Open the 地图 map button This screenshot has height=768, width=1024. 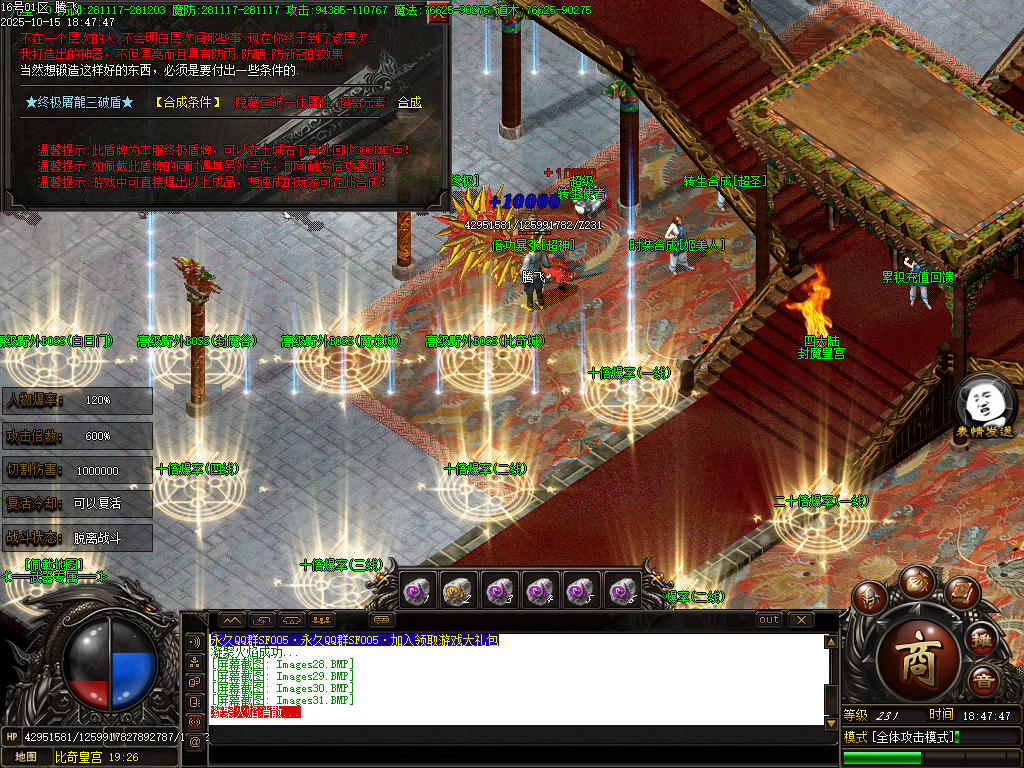26,758
